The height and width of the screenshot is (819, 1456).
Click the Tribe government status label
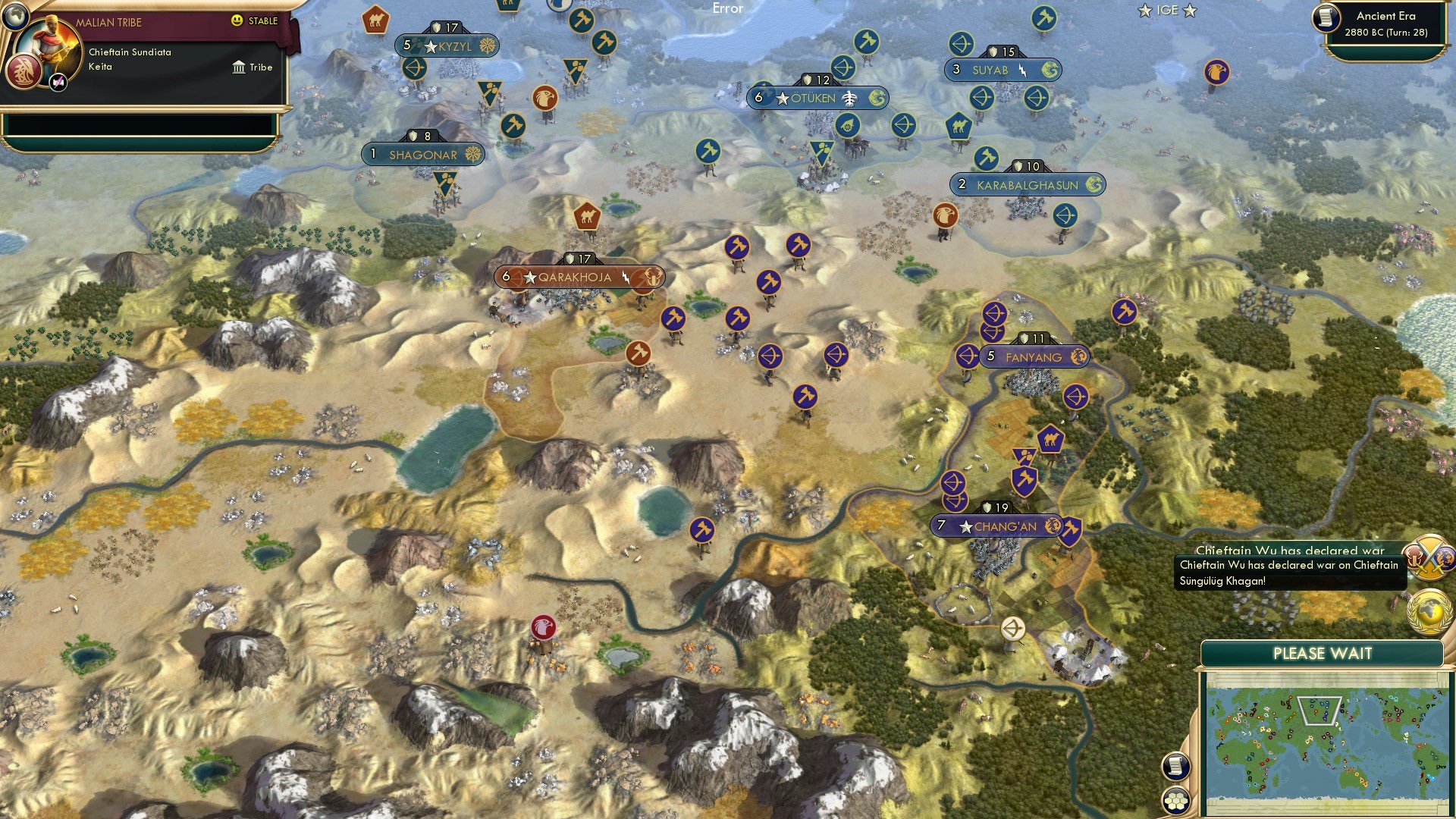[x=262, y=67]
